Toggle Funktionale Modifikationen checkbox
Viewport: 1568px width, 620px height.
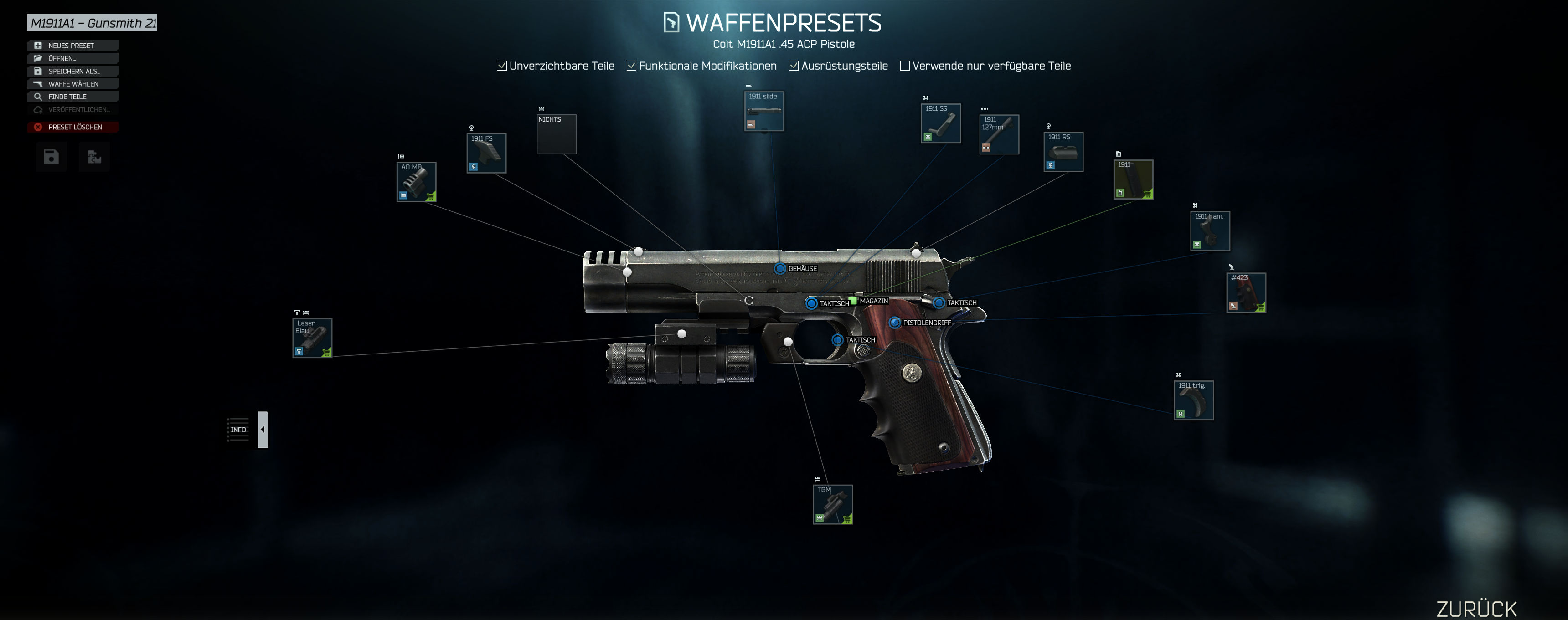[x=632, y=66]
